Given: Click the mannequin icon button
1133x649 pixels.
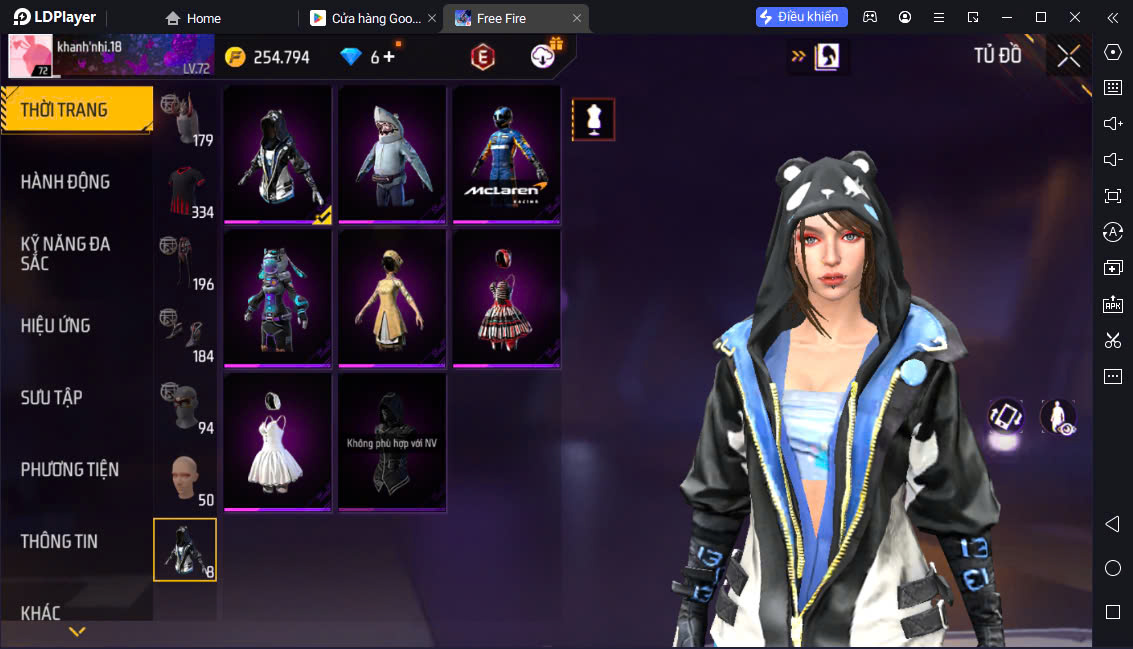Looking at the screenshot, I should pyautogui.click(x=593, y=120).
